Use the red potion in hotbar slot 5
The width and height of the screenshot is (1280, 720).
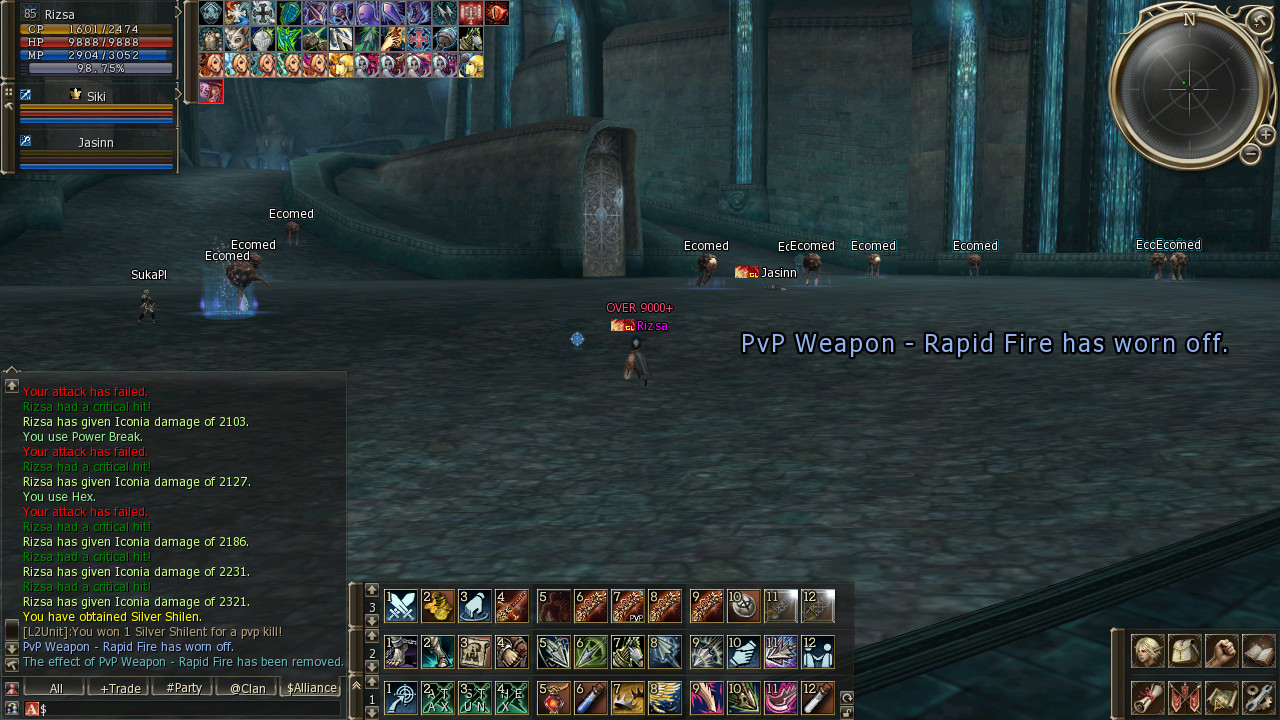click(x=554, y=697)
